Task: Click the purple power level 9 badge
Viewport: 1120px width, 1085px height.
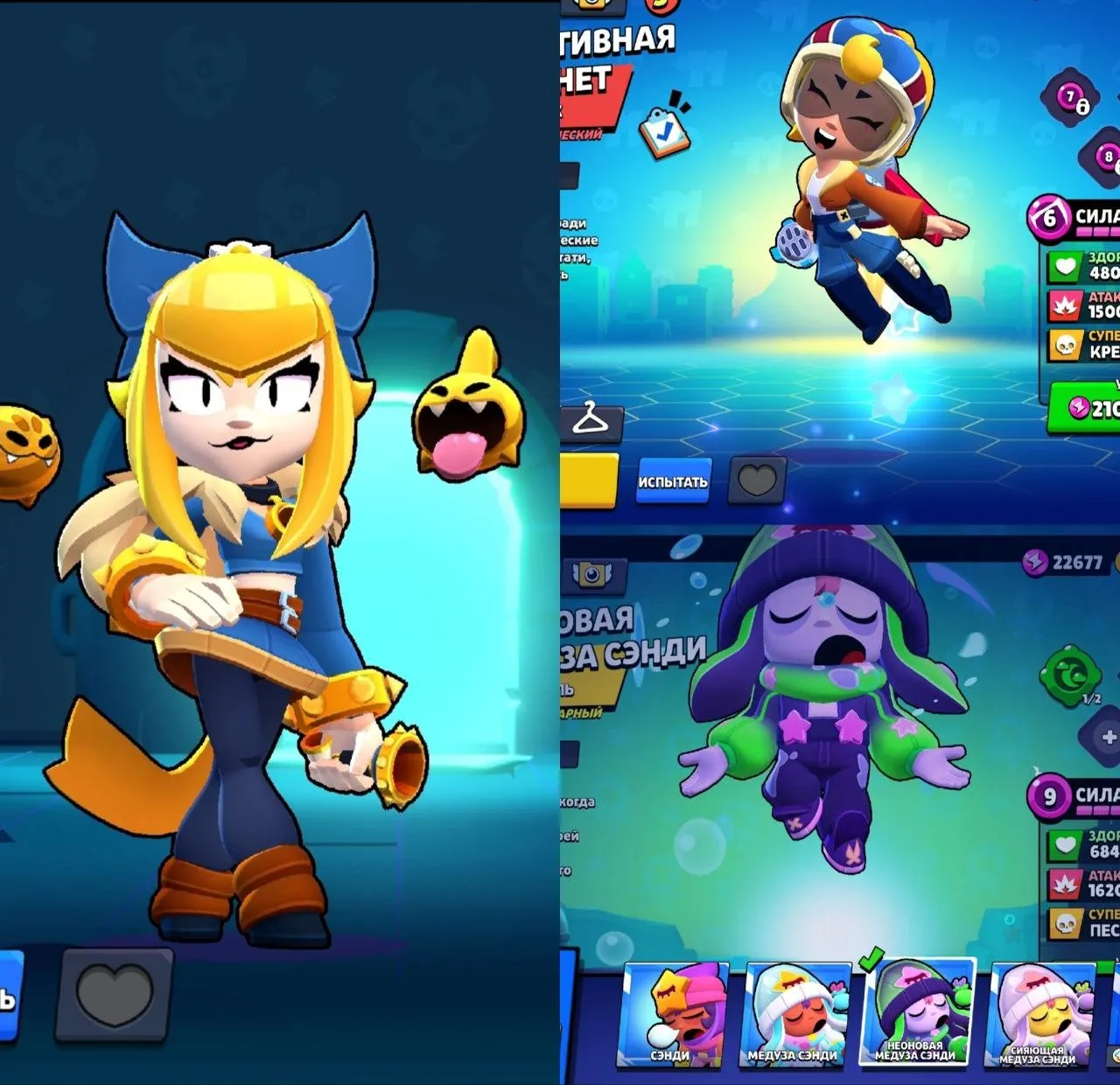Action: (x=1050, y=796)
